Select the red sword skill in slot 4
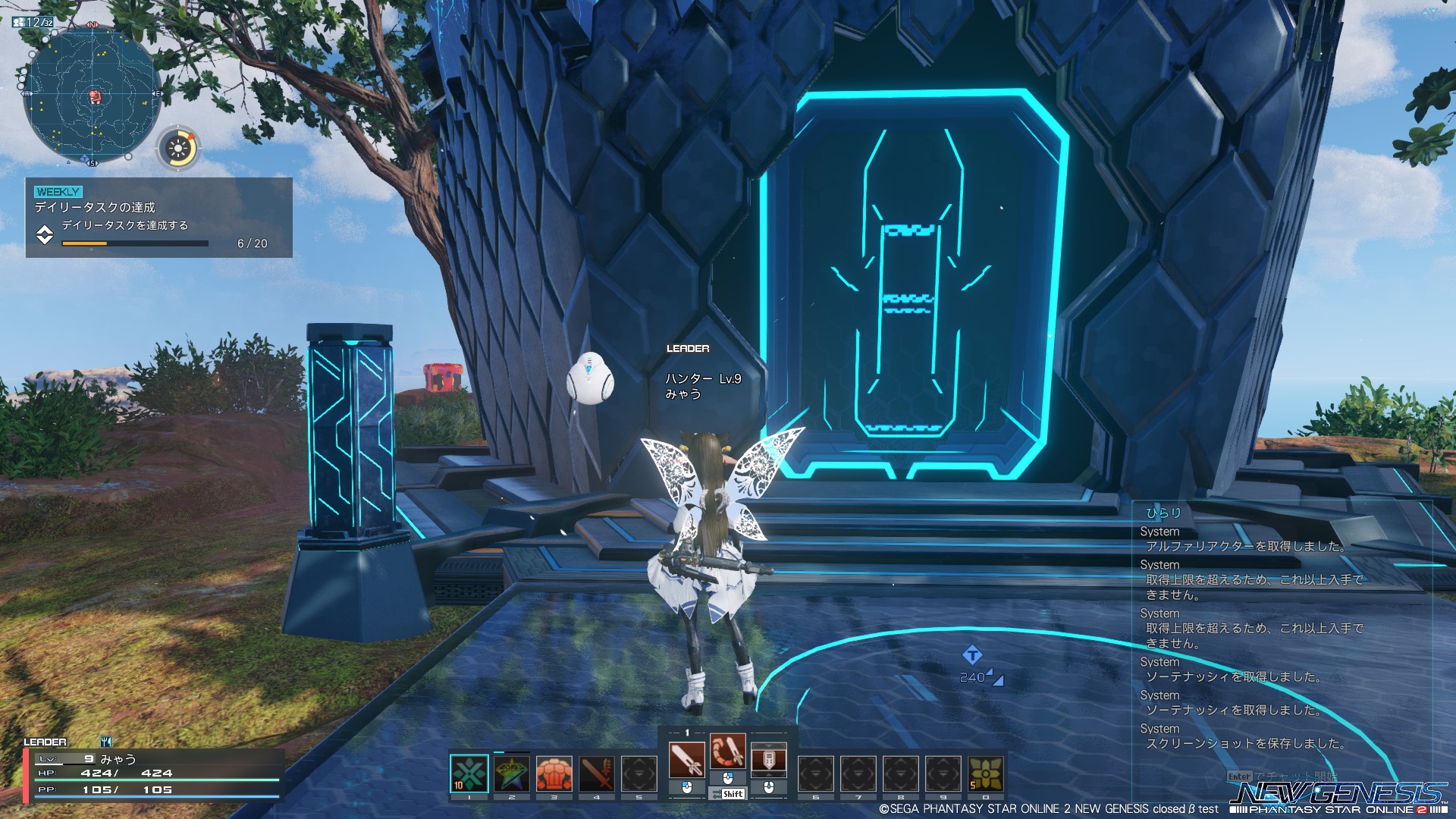This screenshot has width=1456, height=819. point(596,773)
